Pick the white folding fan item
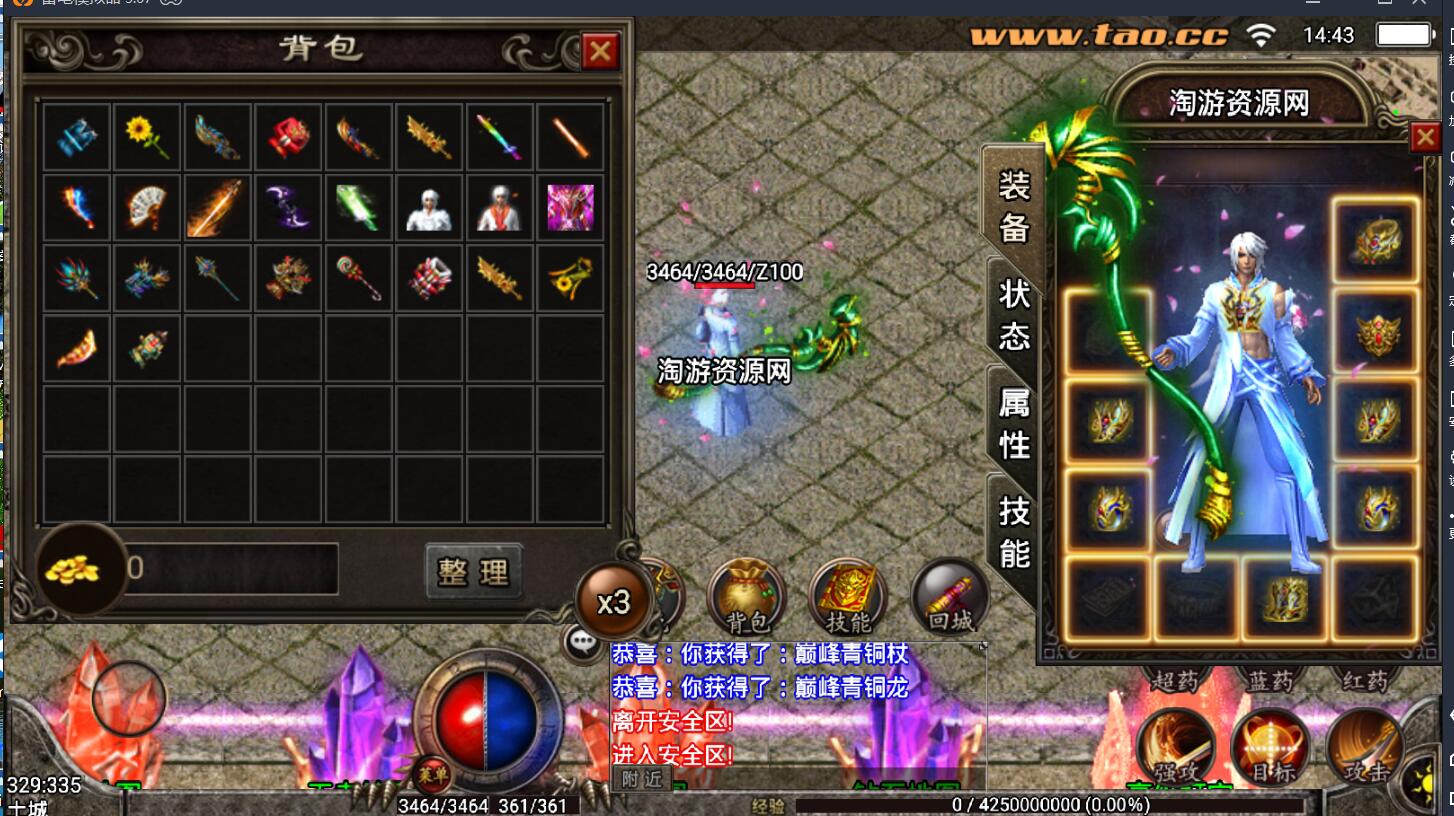The width and height of the screenshot is (1454, 816). (x=147, y=207)
